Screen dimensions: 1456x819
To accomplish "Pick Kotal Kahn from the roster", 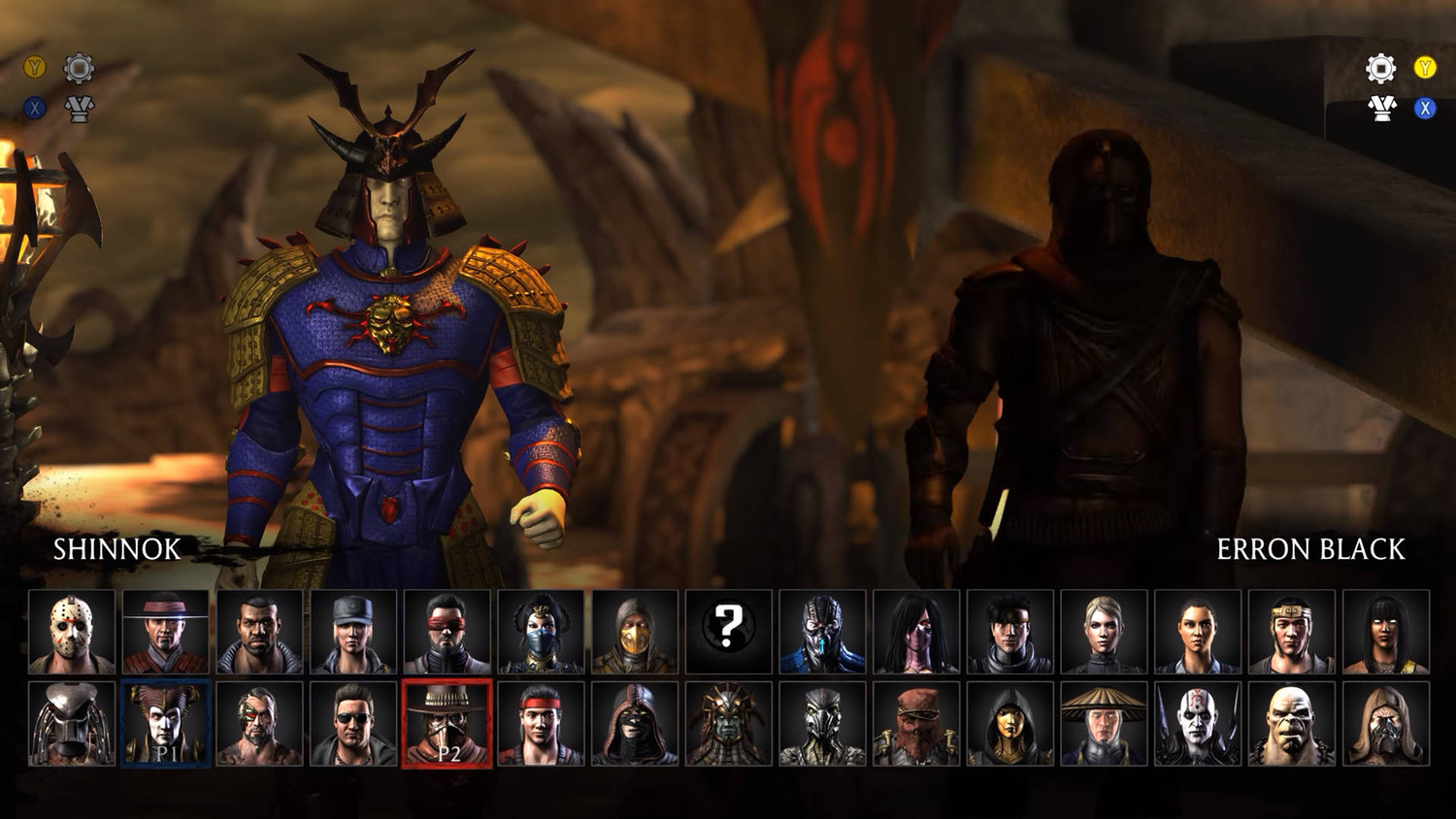I will click(729, 723).
